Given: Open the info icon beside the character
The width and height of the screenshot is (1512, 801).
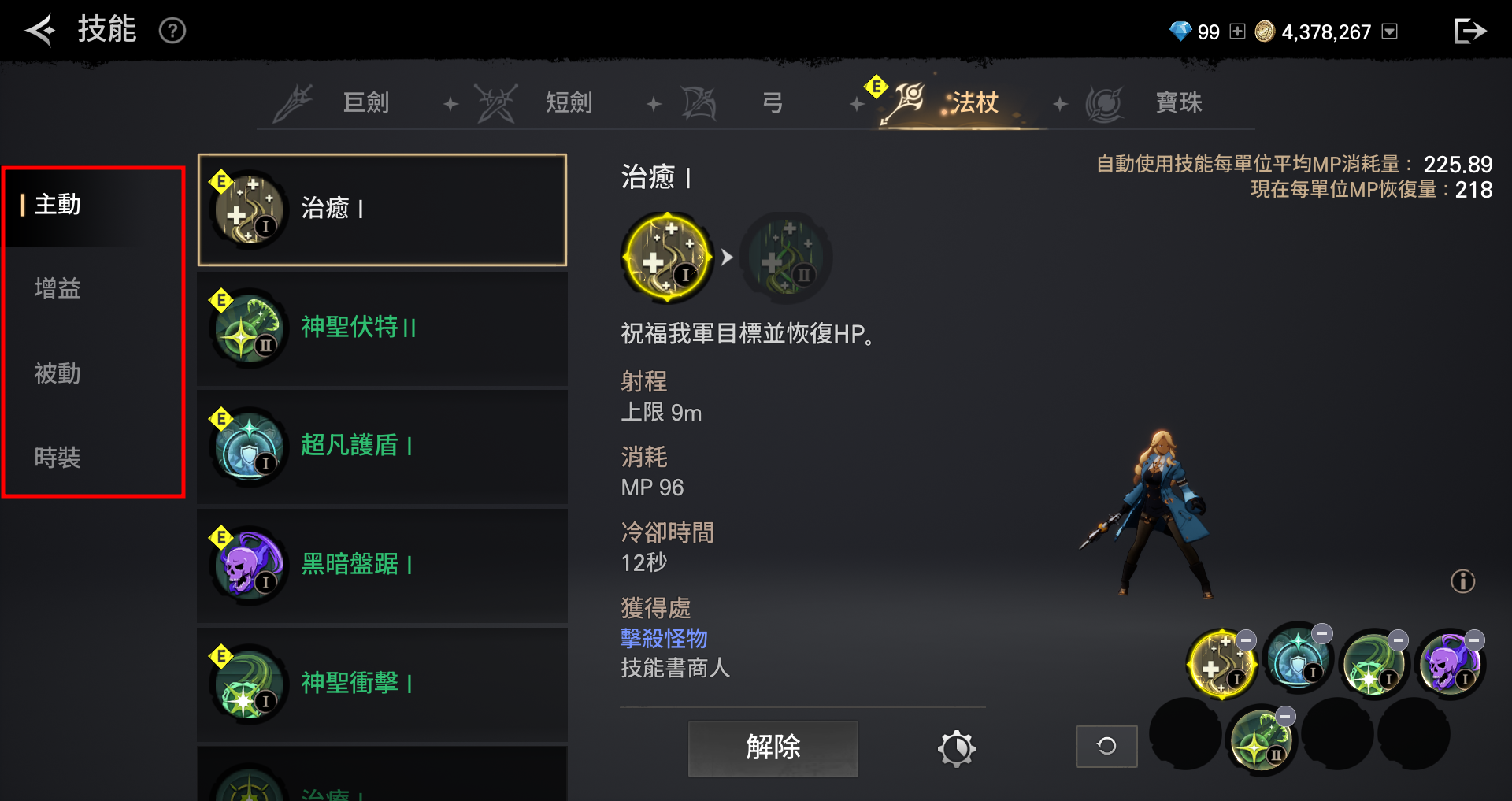Looking at the screenshot, I should pos(1462,581).
